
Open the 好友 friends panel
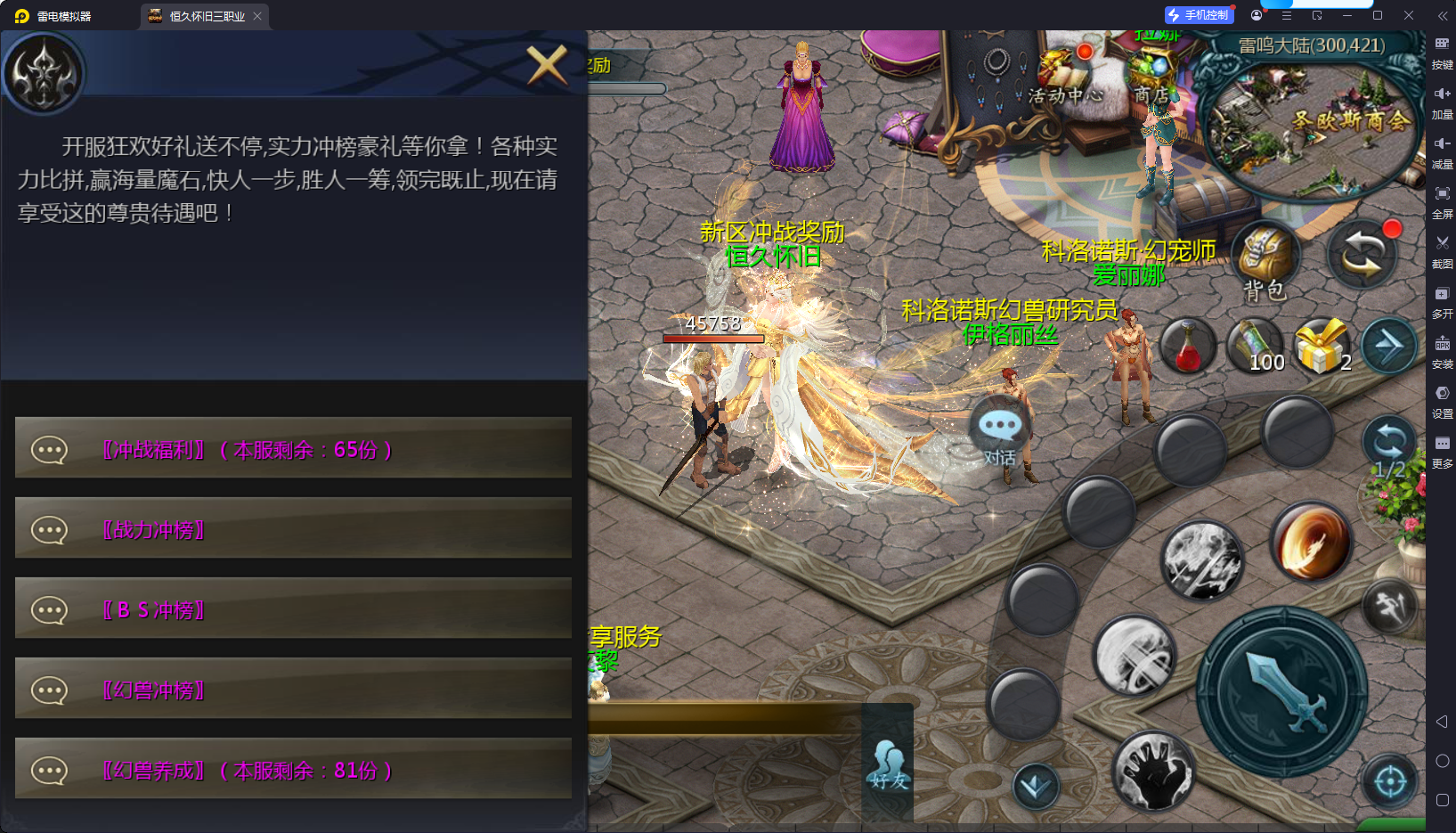tap(888, 764)
